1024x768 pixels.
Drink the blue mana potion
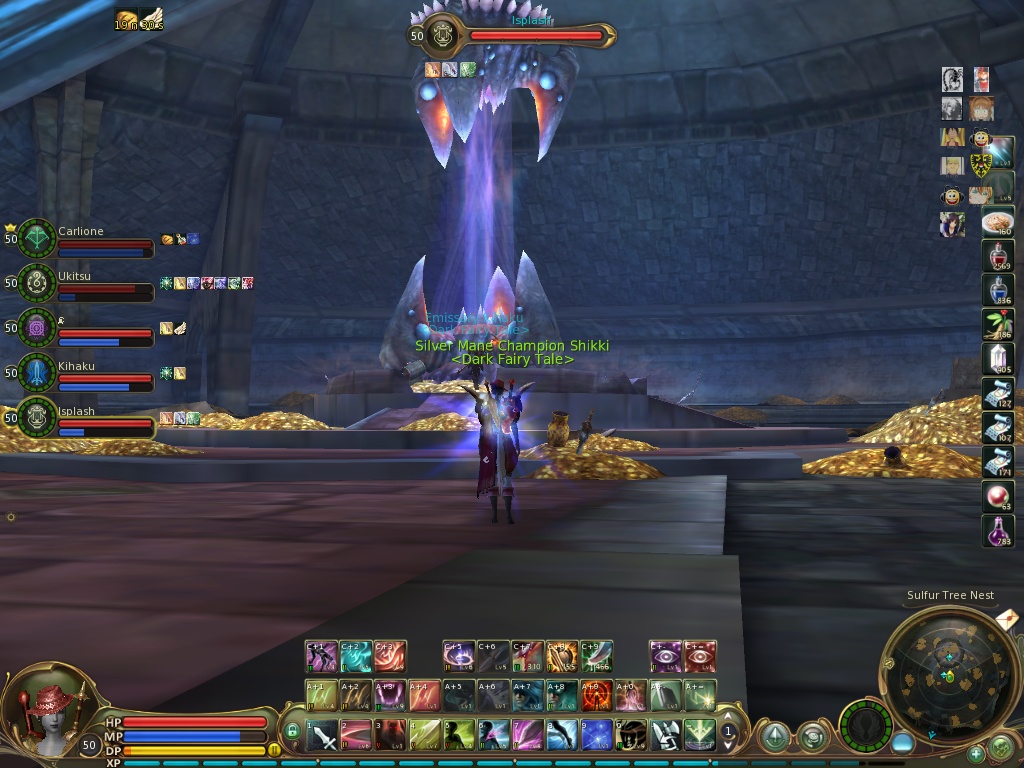pos(998,291)
